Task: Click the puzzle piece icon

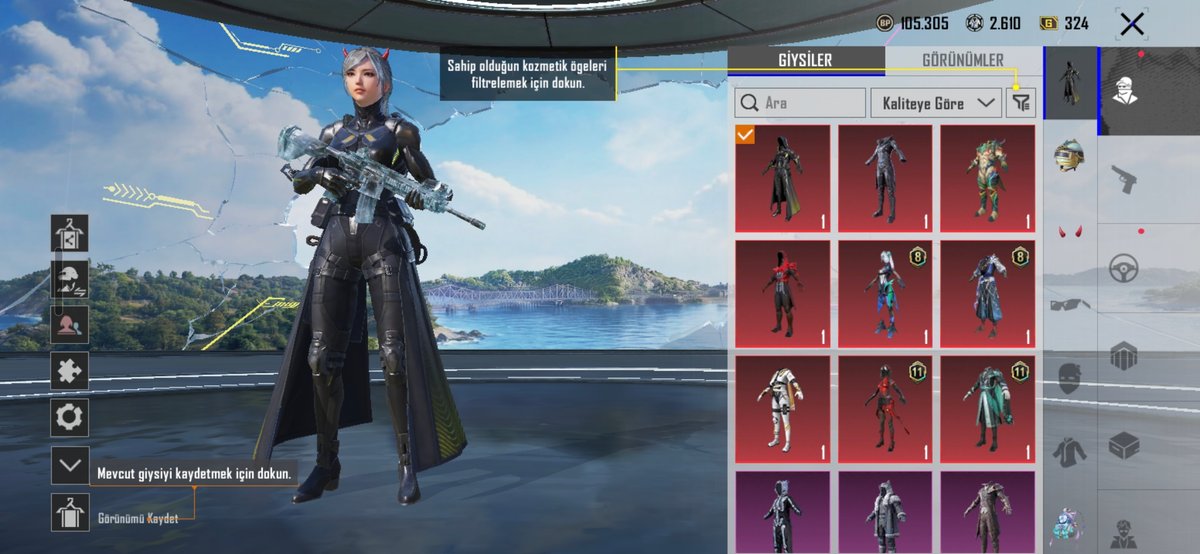Action: click(70, 370)
